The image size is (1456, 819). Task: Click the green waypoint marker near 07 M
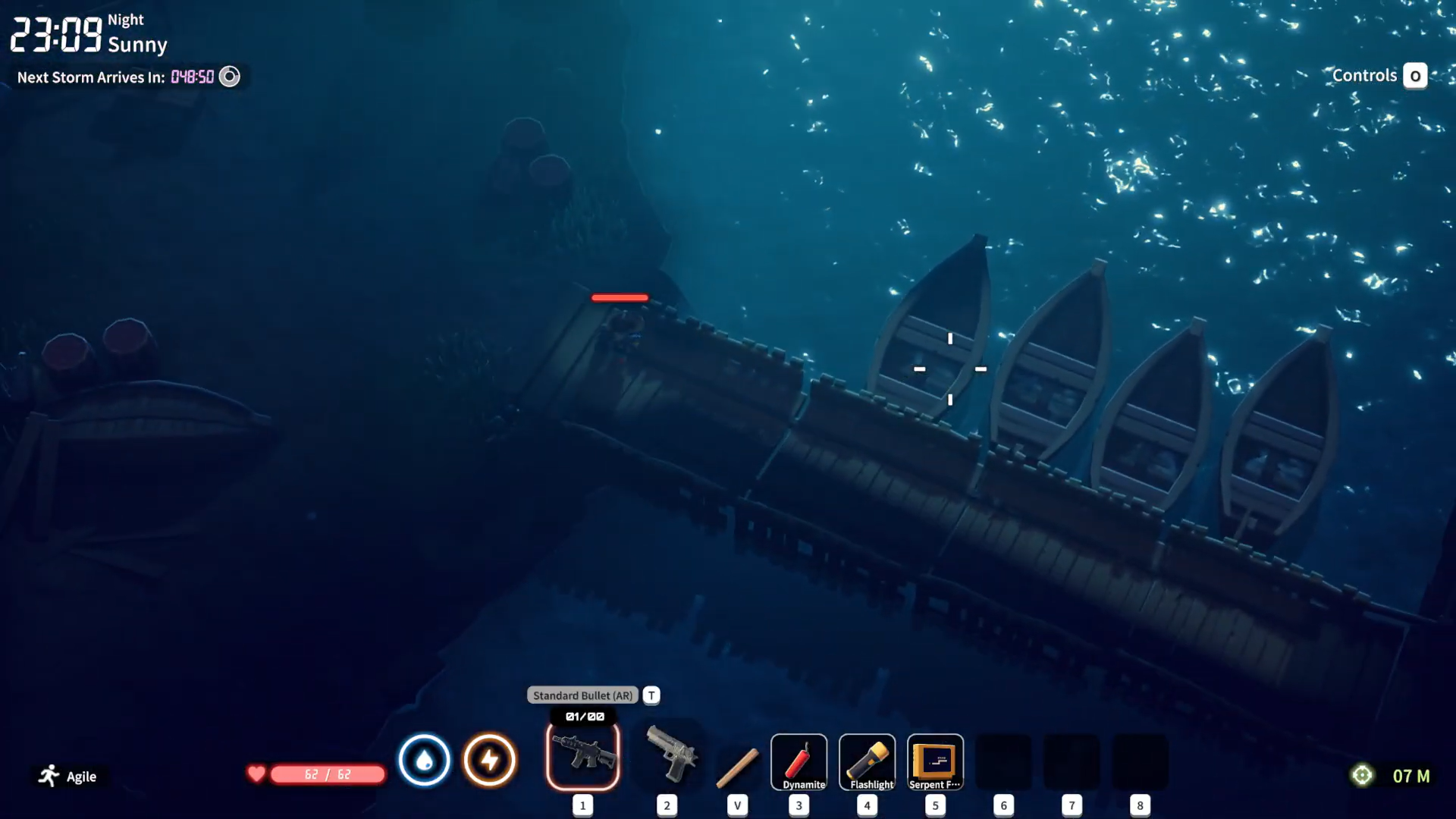(x=1361, y=775)
